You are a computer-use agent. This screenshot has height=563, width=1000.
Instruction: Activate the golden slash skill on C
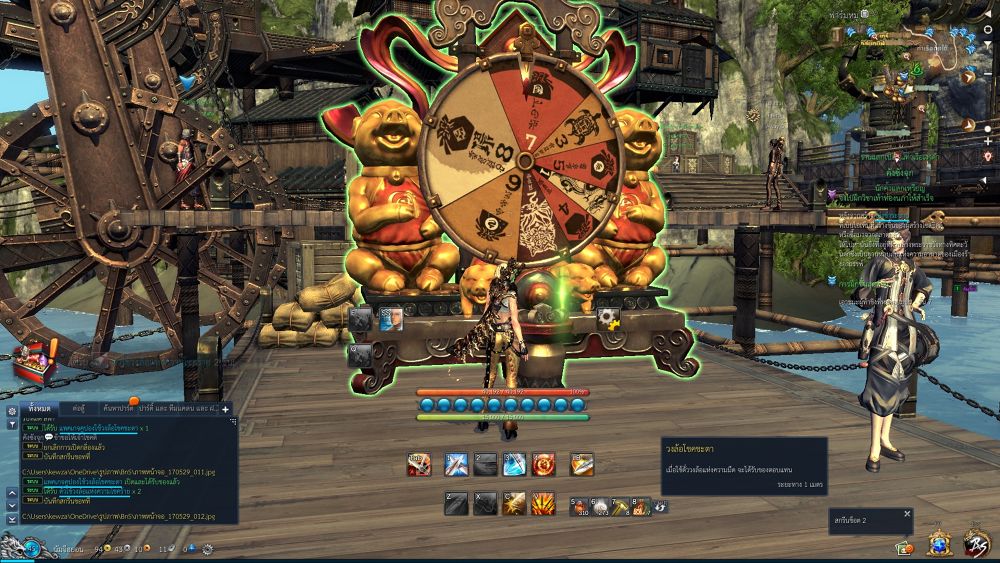[514, 504]
